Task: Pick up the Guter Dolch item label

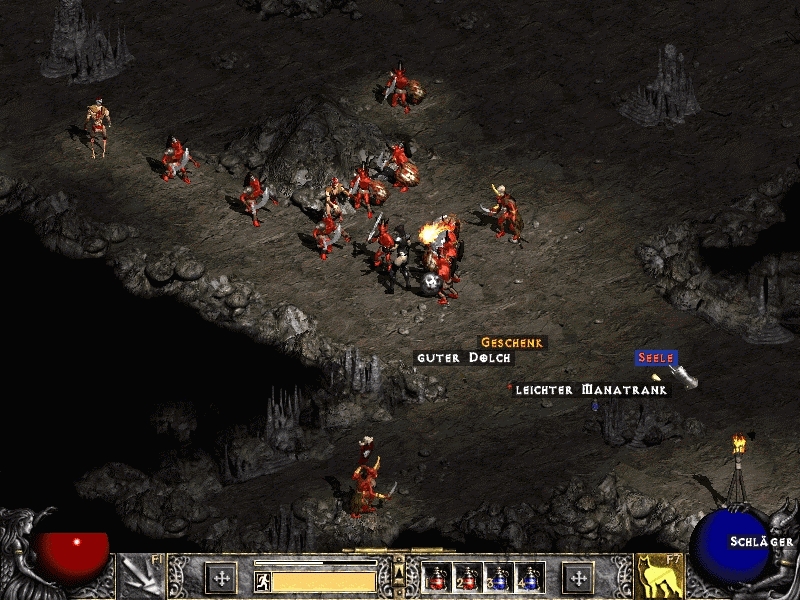Action: click(x=464, y=358)
